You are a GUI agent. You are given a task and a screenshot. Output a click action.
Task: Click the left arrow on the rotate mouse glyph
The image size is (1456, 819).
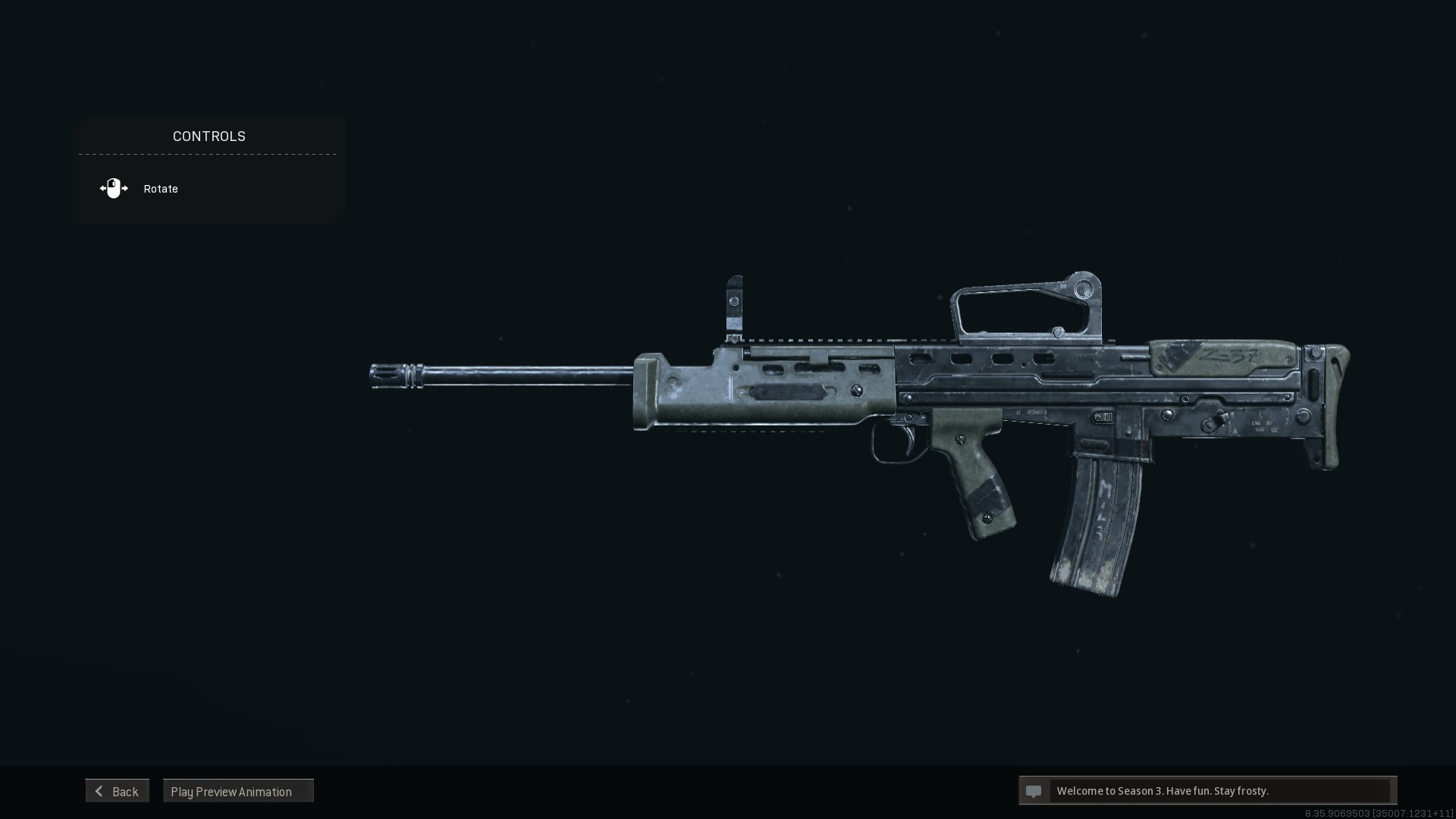pyautogui.click(x=103, y=188)
